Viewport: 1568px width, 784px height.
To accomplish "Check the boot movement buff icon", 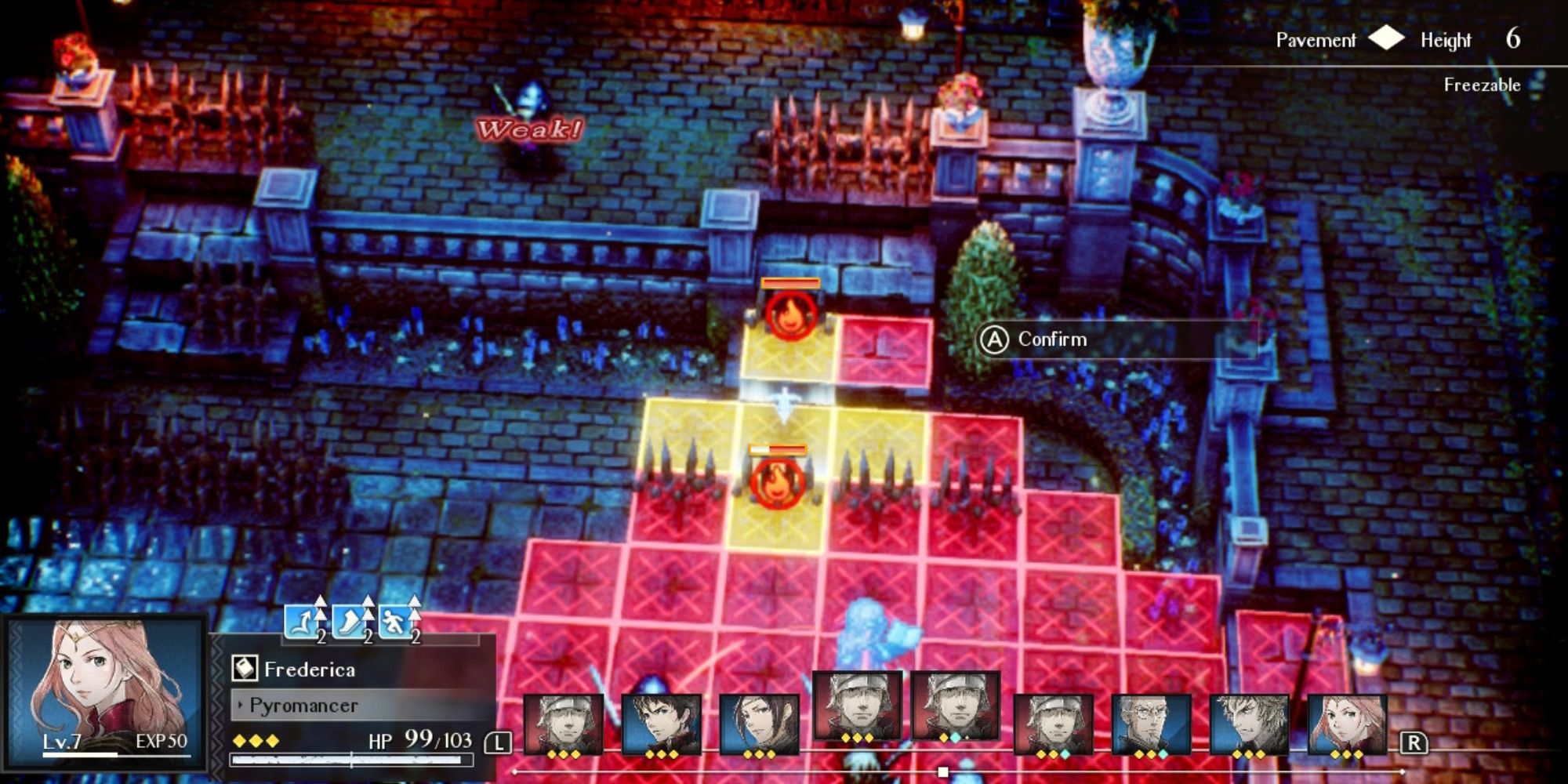I will [x=350, y=622].
